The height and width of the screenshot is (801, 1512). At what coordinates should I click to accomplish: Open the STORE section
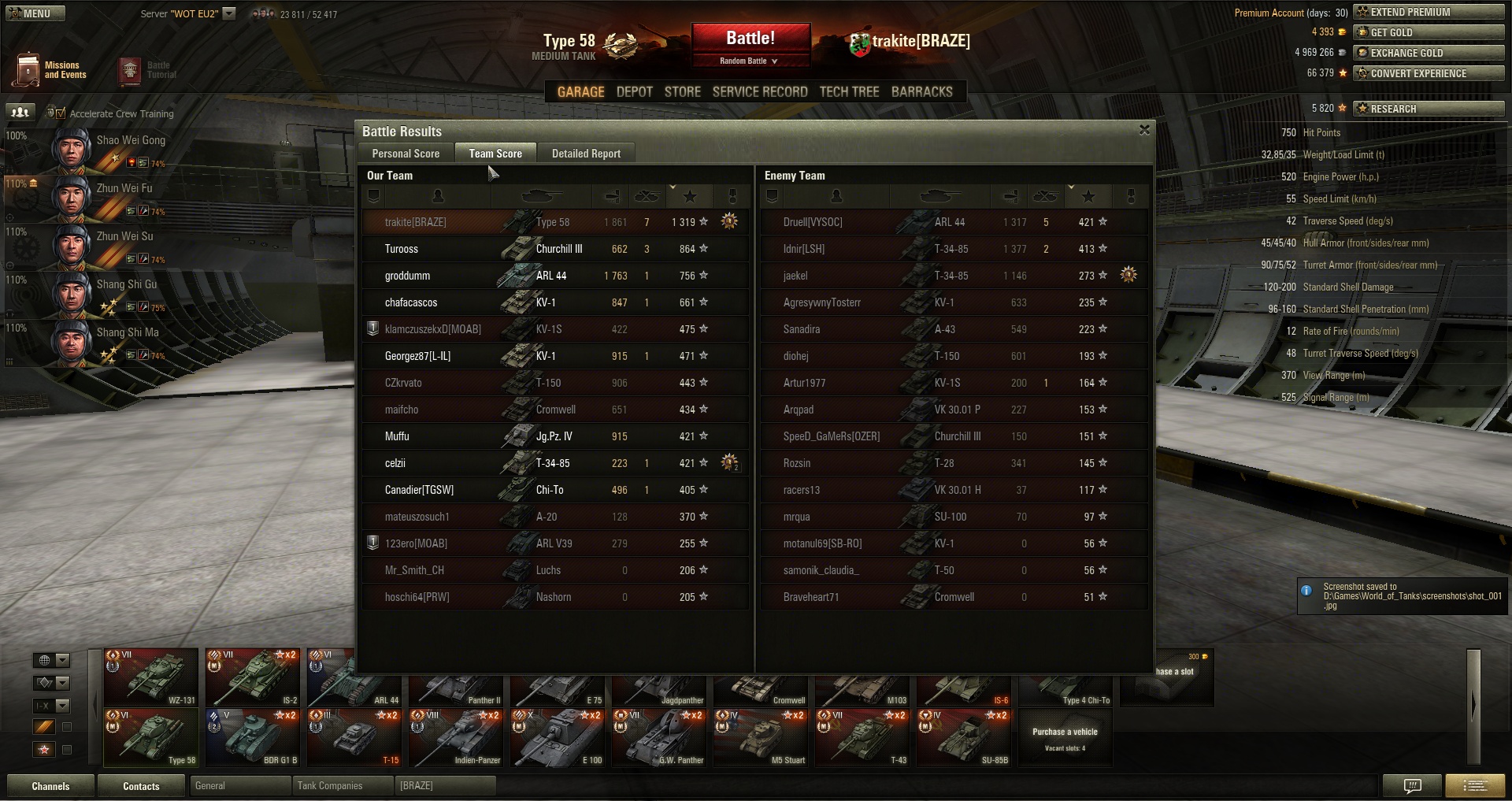click(682, 92)
